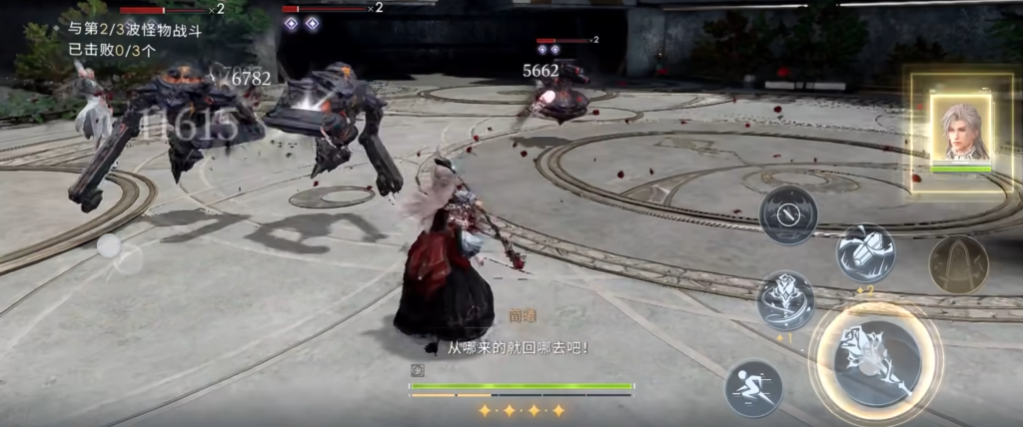Use the dimmed pointed-arch ultimate skill
Screen dimensions: 1023x427
tap(958, 264)
